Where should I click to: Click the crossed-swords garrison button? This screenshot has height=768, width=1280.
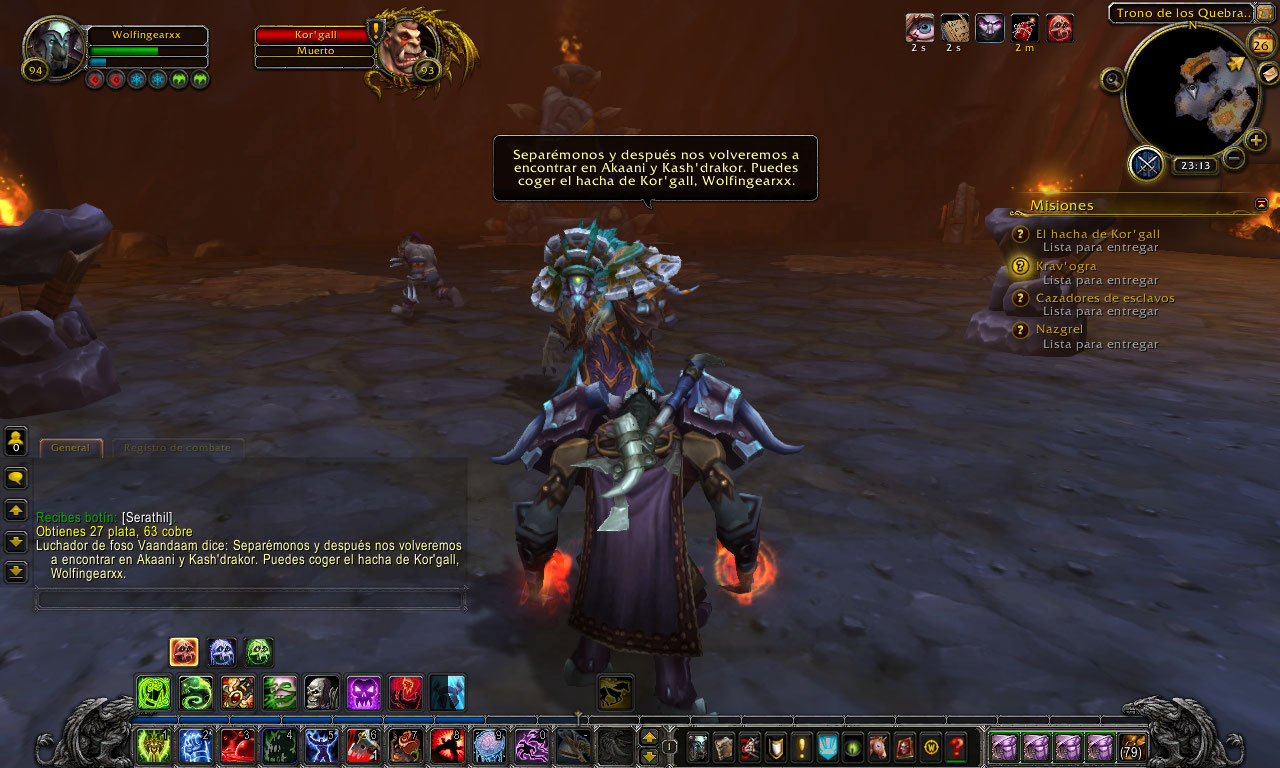coord(1146,163)
